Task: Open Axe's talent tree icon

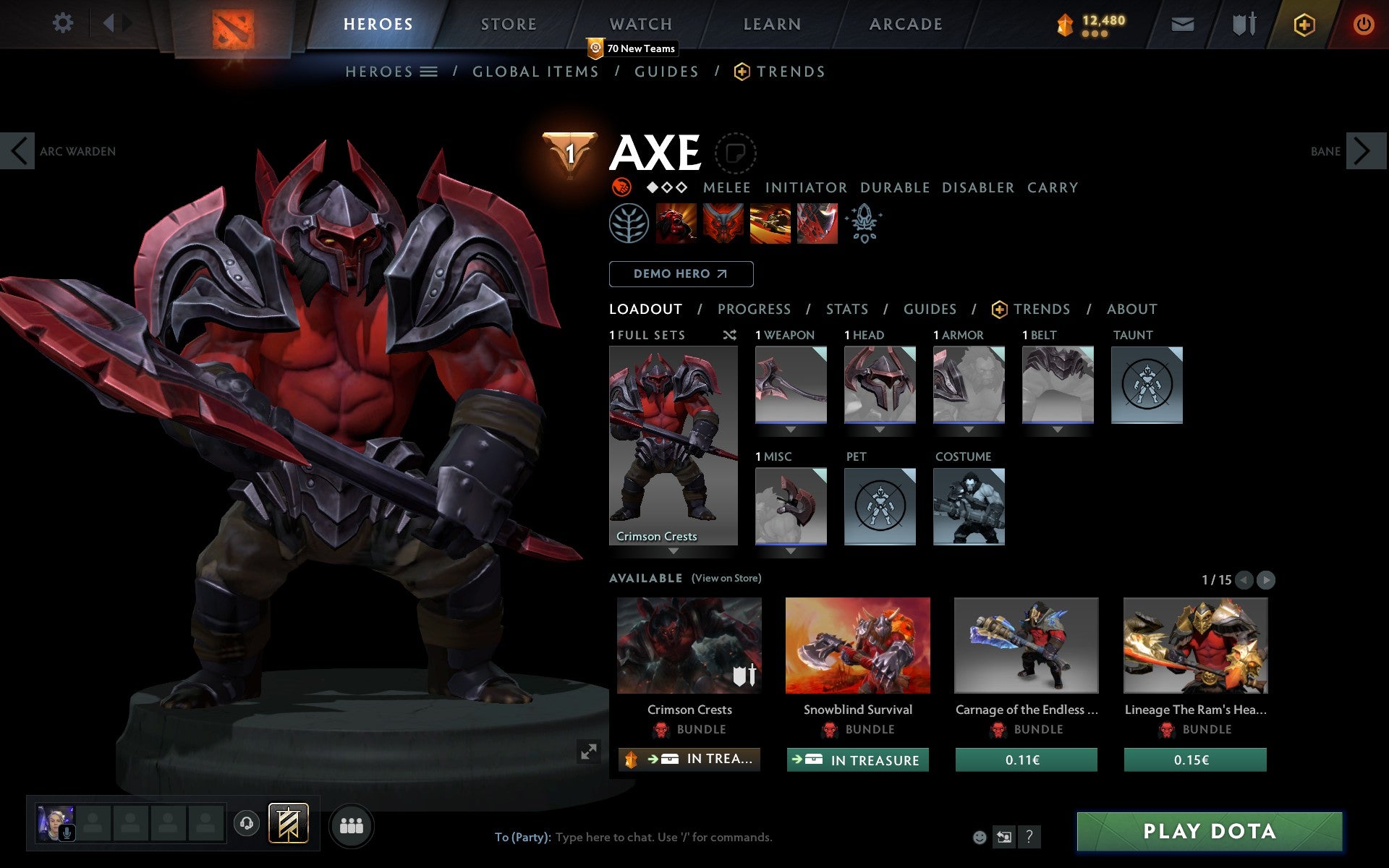Action: (x=629, y=224)
